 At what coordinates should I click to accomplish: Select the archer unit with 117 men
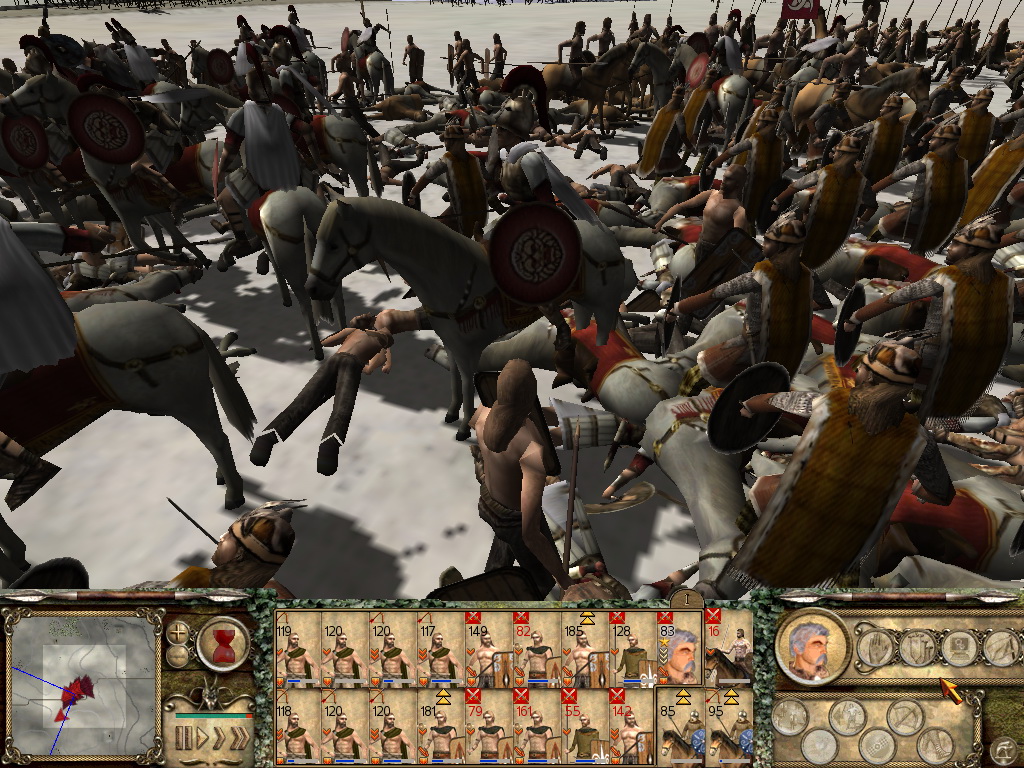(441, 648)
